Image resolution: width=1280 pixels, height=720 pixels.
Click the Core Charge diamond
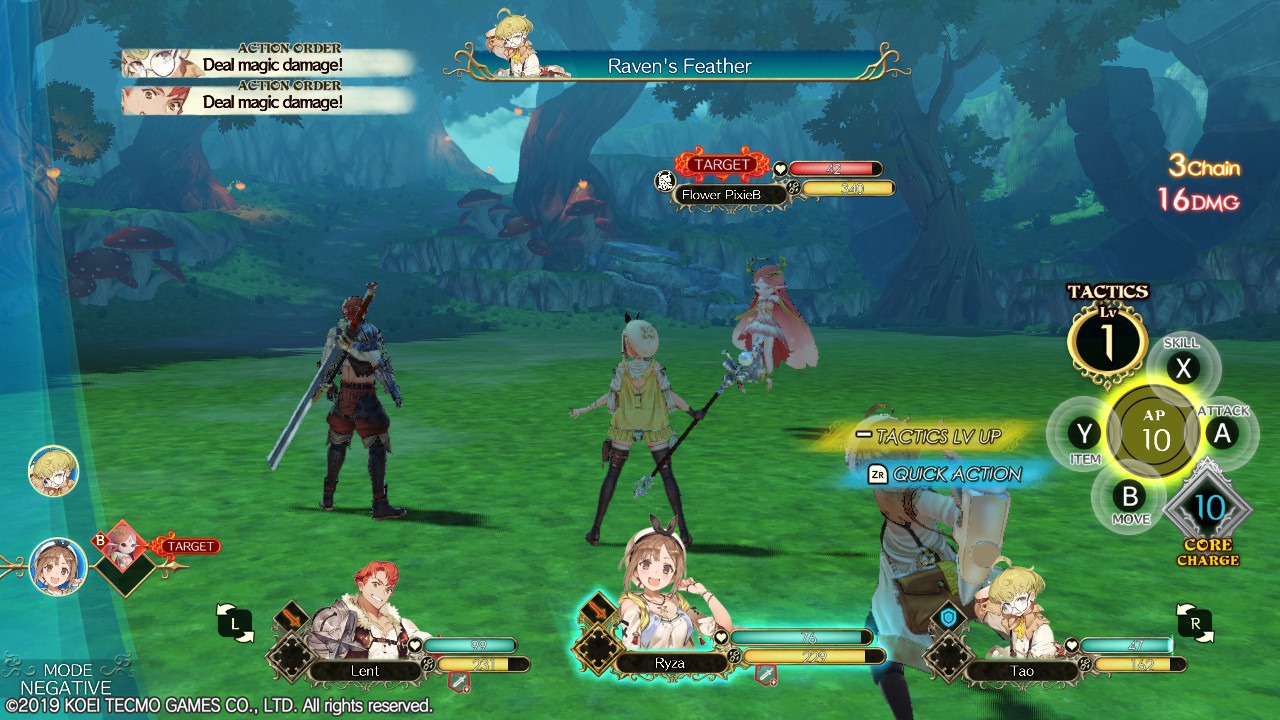(x=1208, y=508)
